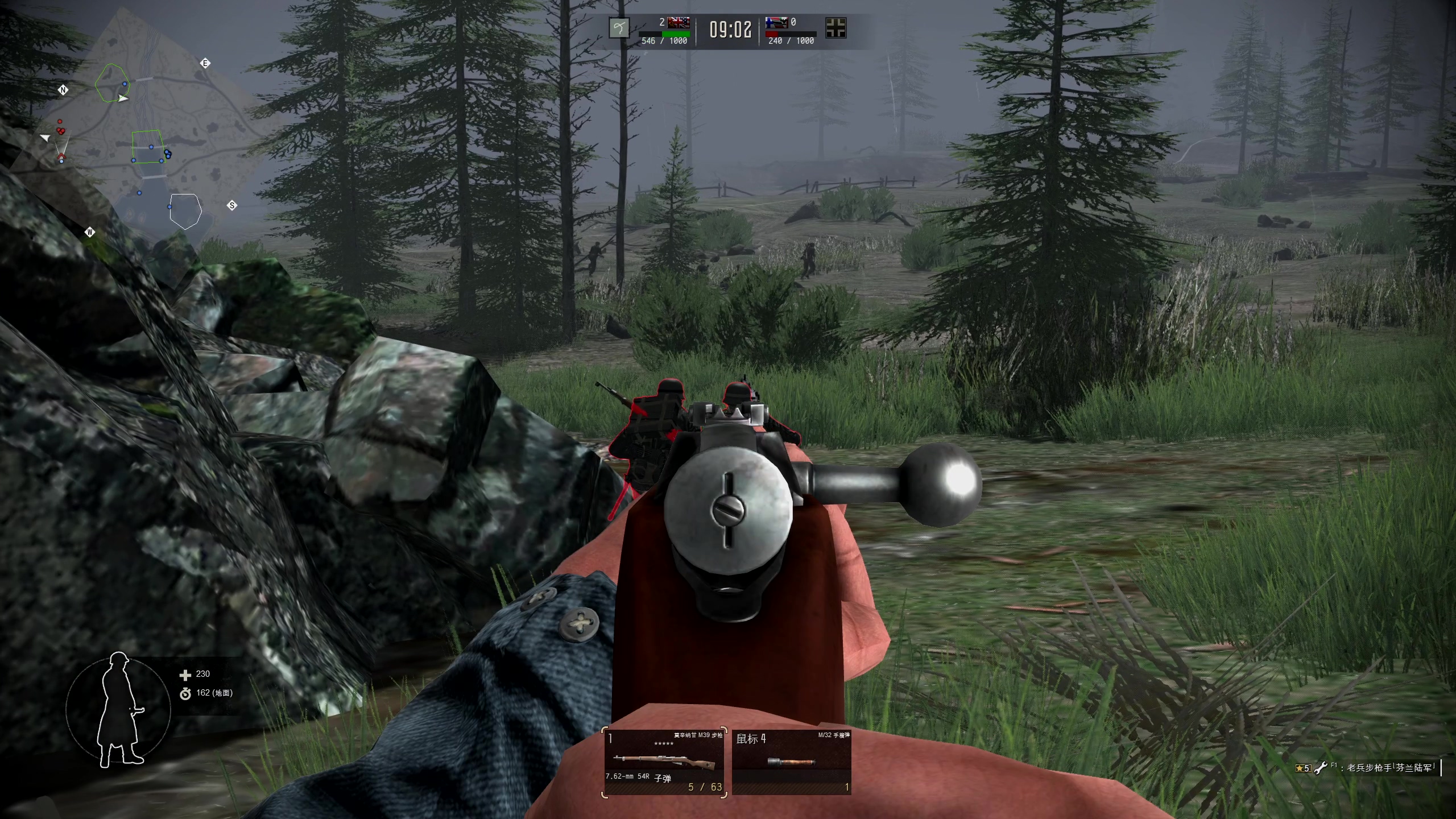Click the soldier stance silhouette

pyautogui.click(x=120, y=710)
